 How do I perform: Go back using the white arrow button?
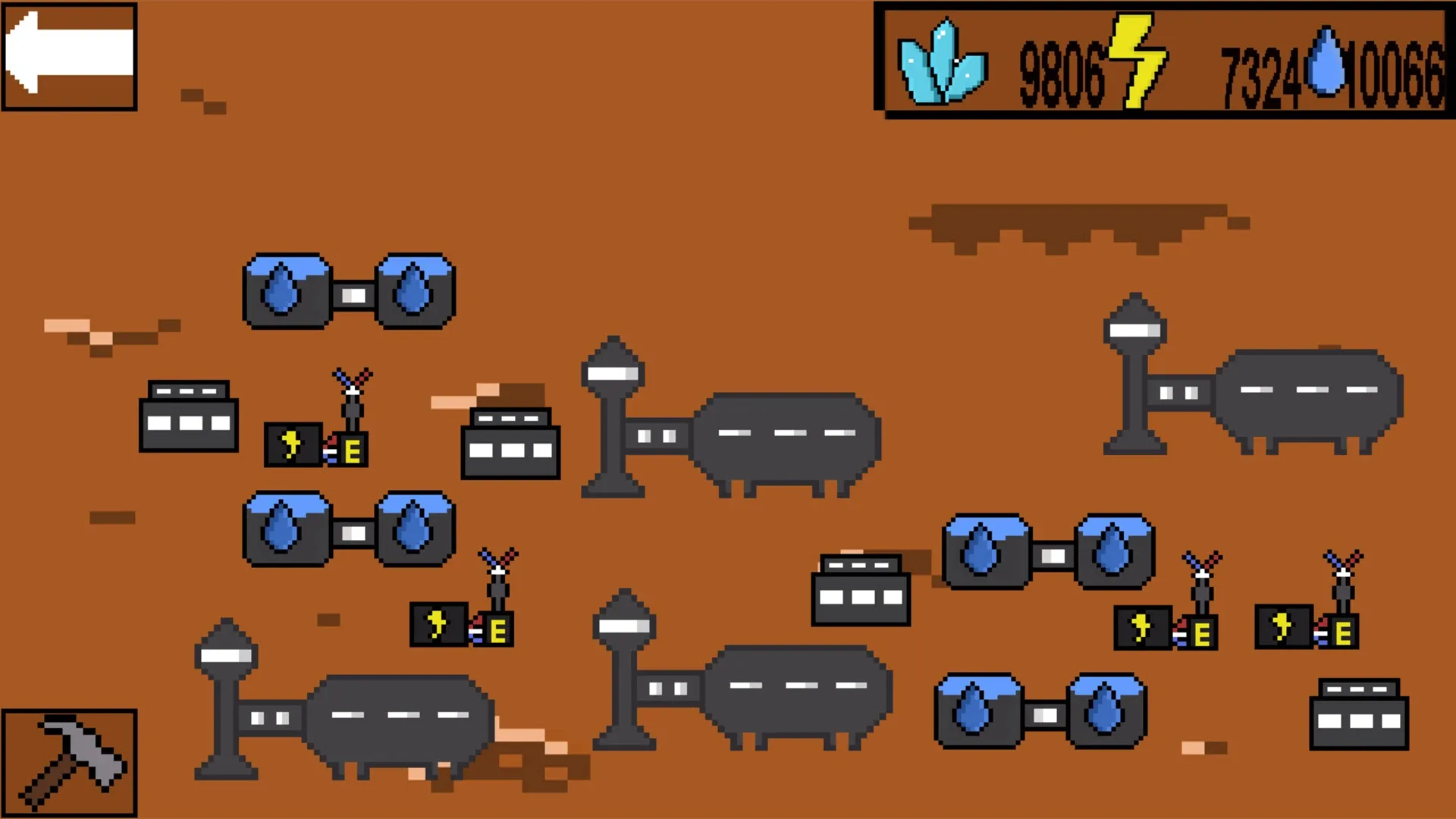68,57
